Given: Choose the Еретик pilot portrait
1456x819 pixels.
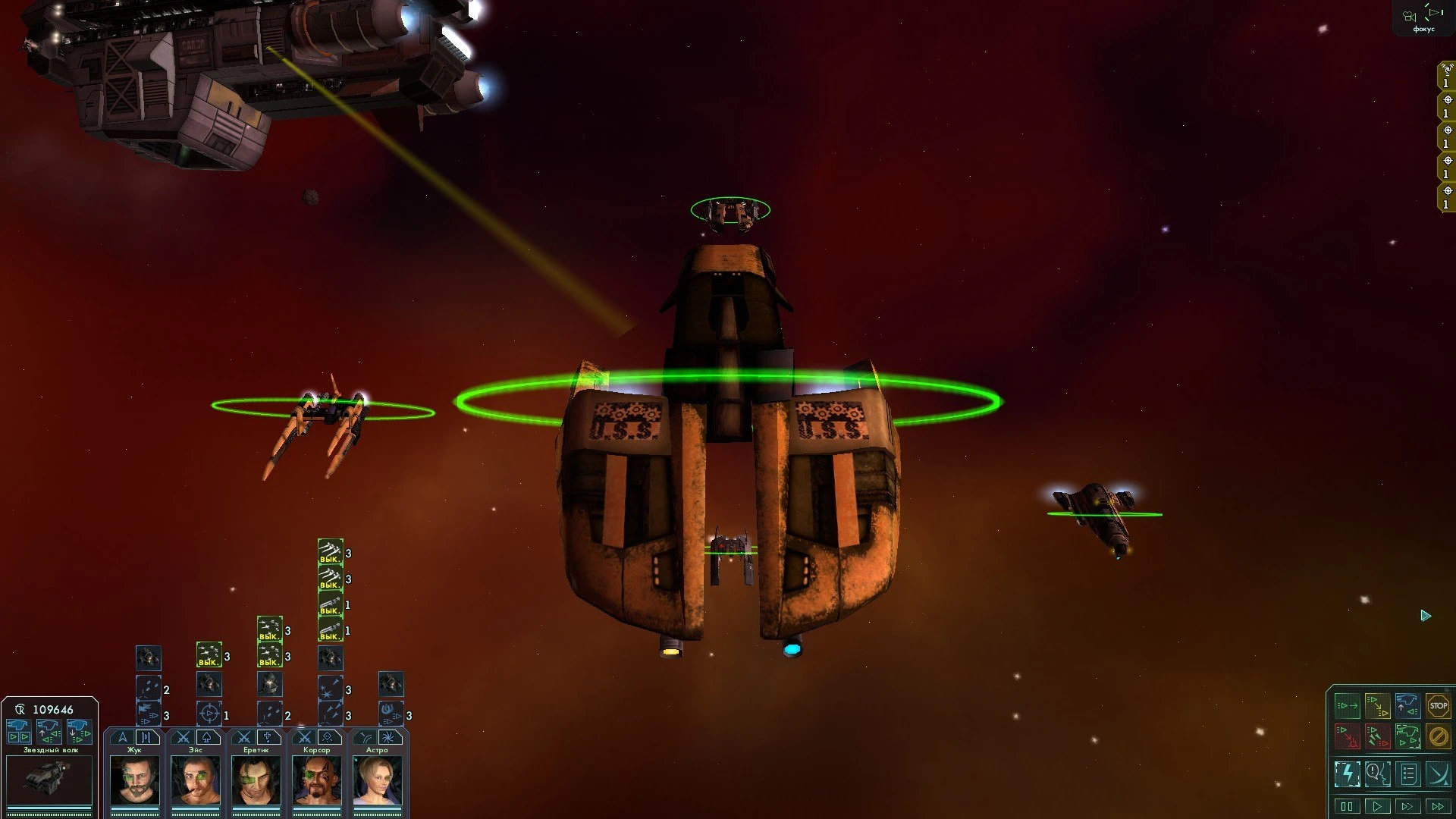Looking at the screenshot, I should pyautogui.click(x=256, y=780).
